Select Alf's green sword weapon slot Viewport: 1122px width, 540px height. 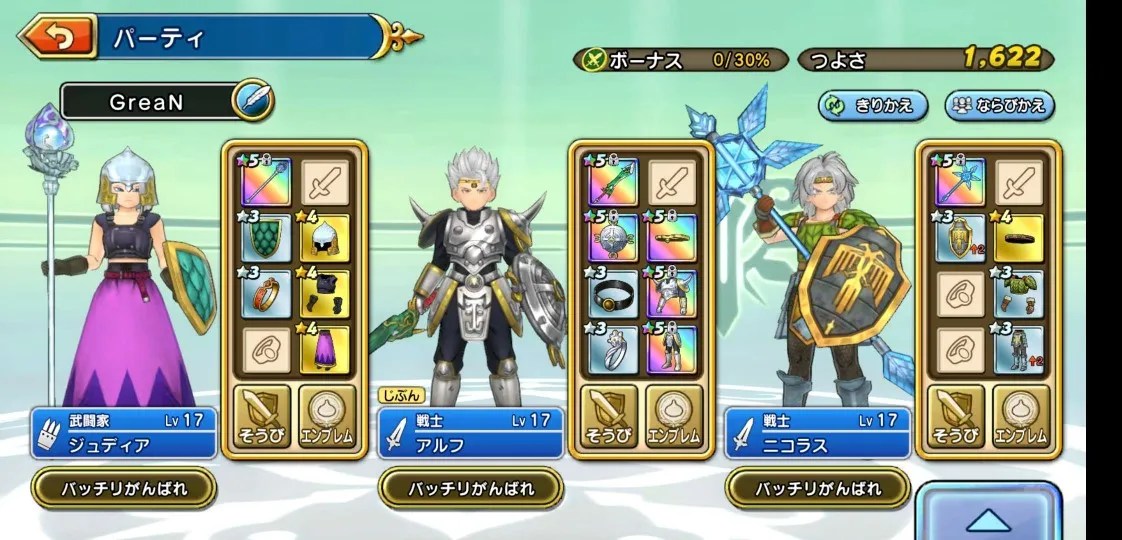[x=613, y=182]
